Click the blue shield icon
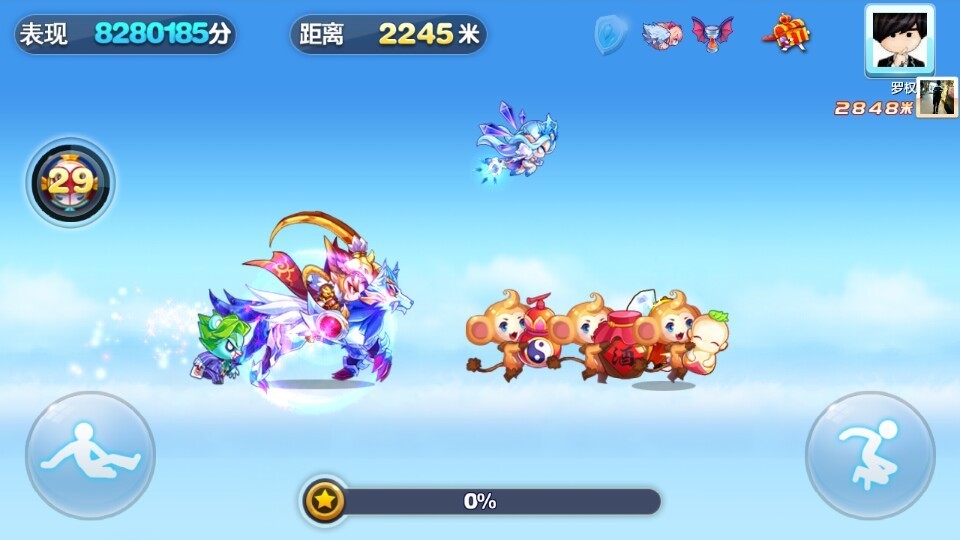The image size is (960, 540). [609, 35]
